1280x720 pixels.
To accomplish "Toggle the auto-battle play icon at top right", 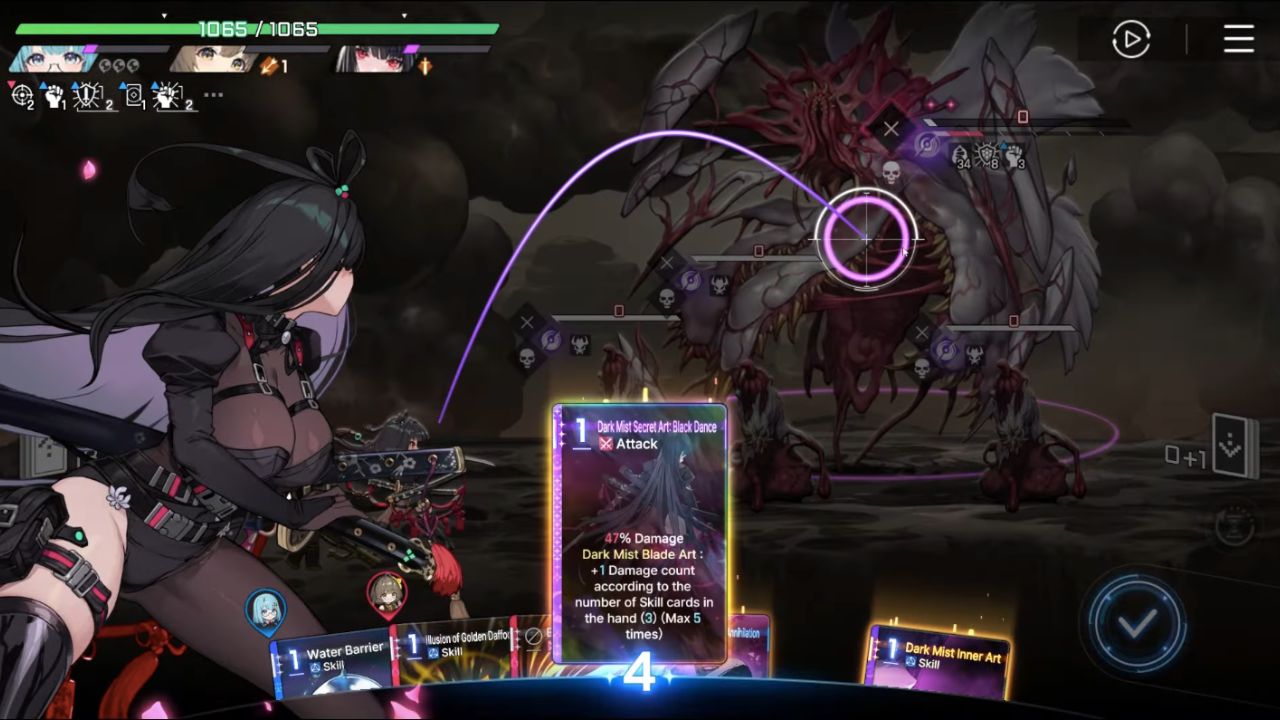I will coord(1130,40).
